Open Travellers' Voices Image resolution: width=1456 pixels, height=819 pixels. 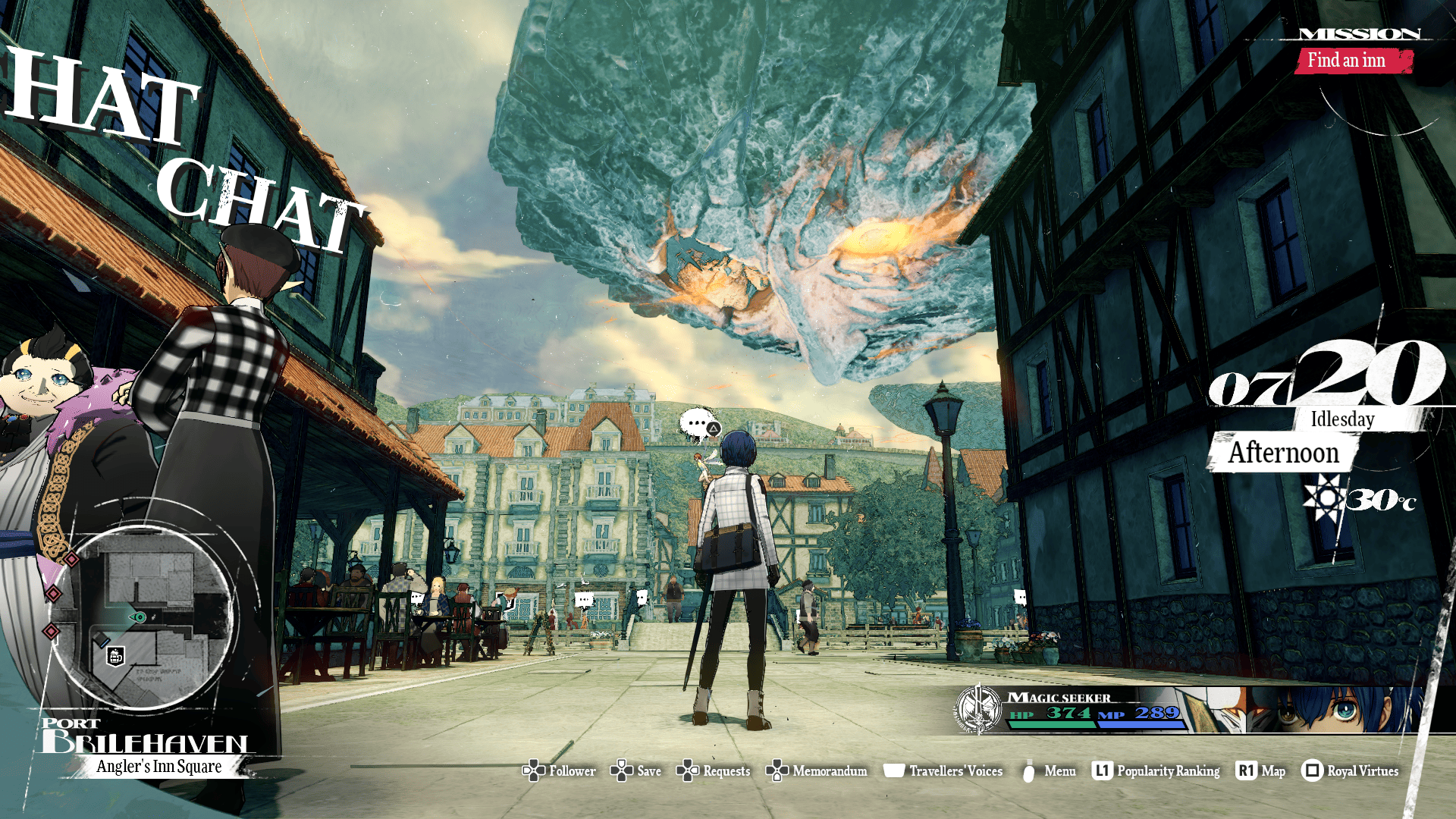(x=943, y=771)
